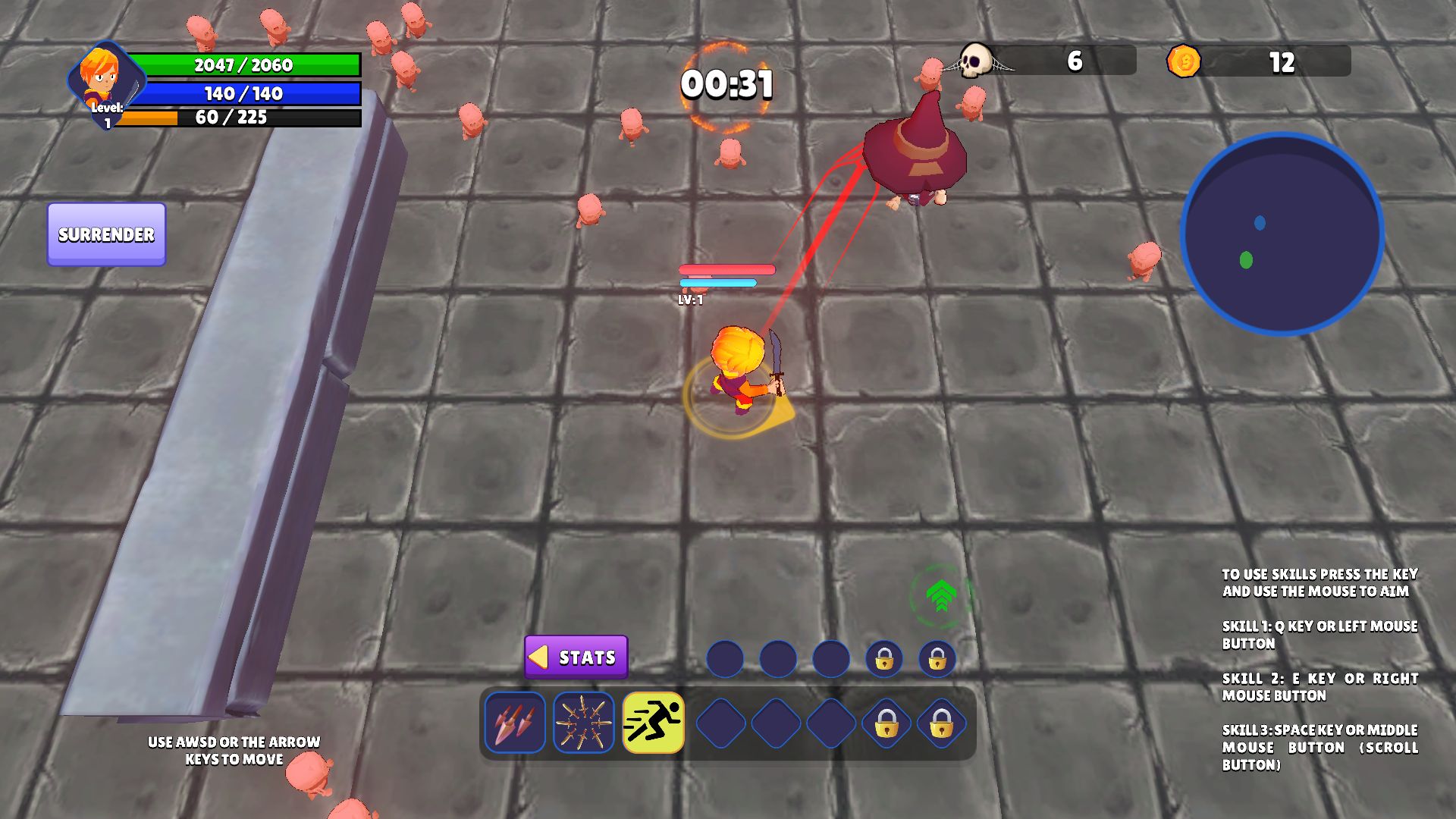
Task: Open the Stats panel
Action: click(576, 657)
